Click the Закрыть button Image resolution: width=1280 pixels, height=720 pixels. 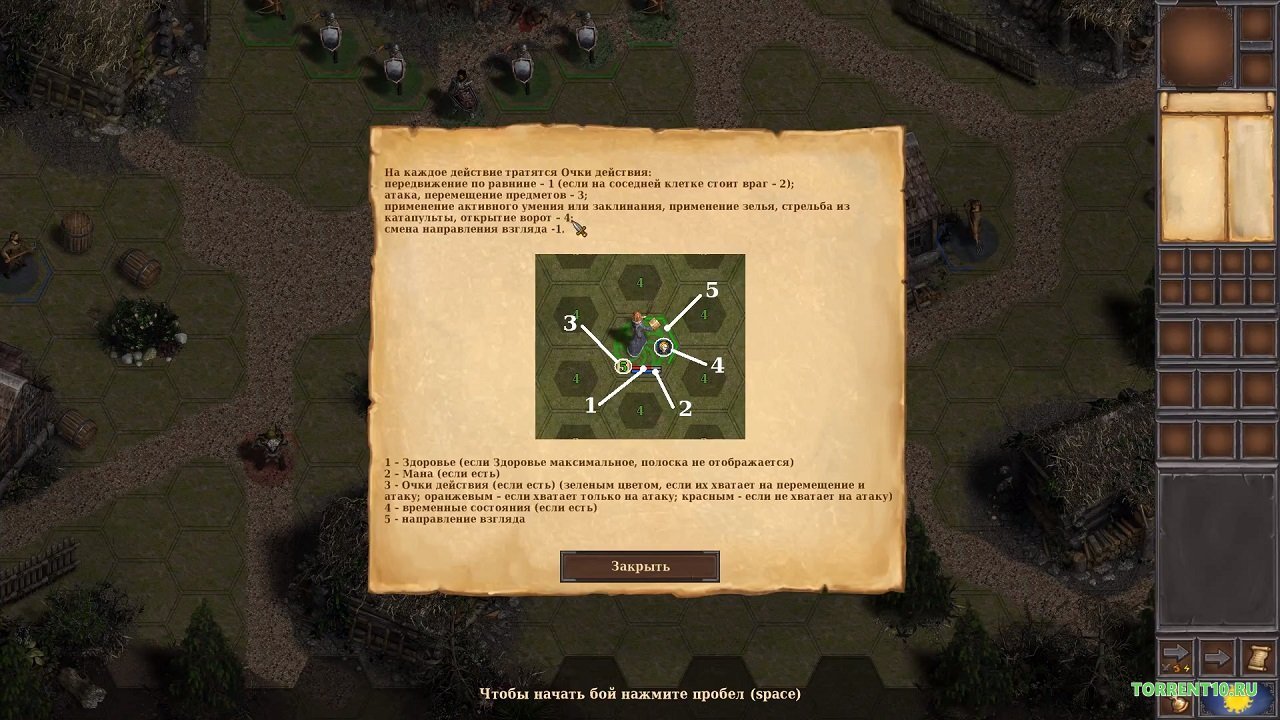[640, 566]
